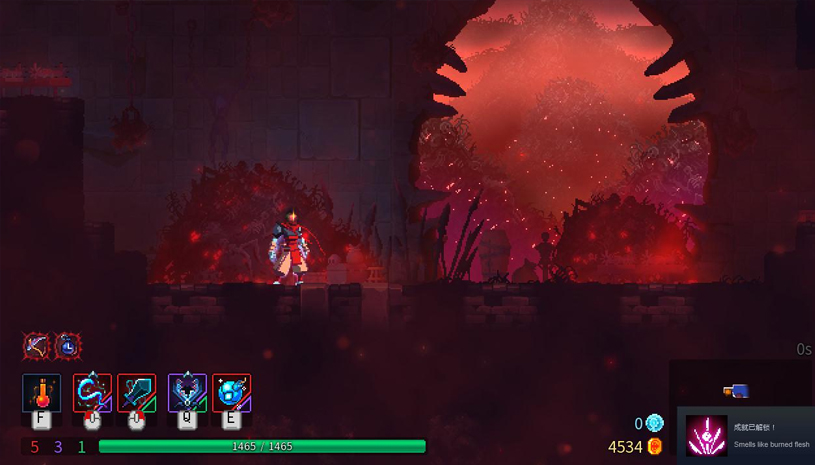Use the health flask slot
Viewport: 815px width, 465px height.
[42, 393]
